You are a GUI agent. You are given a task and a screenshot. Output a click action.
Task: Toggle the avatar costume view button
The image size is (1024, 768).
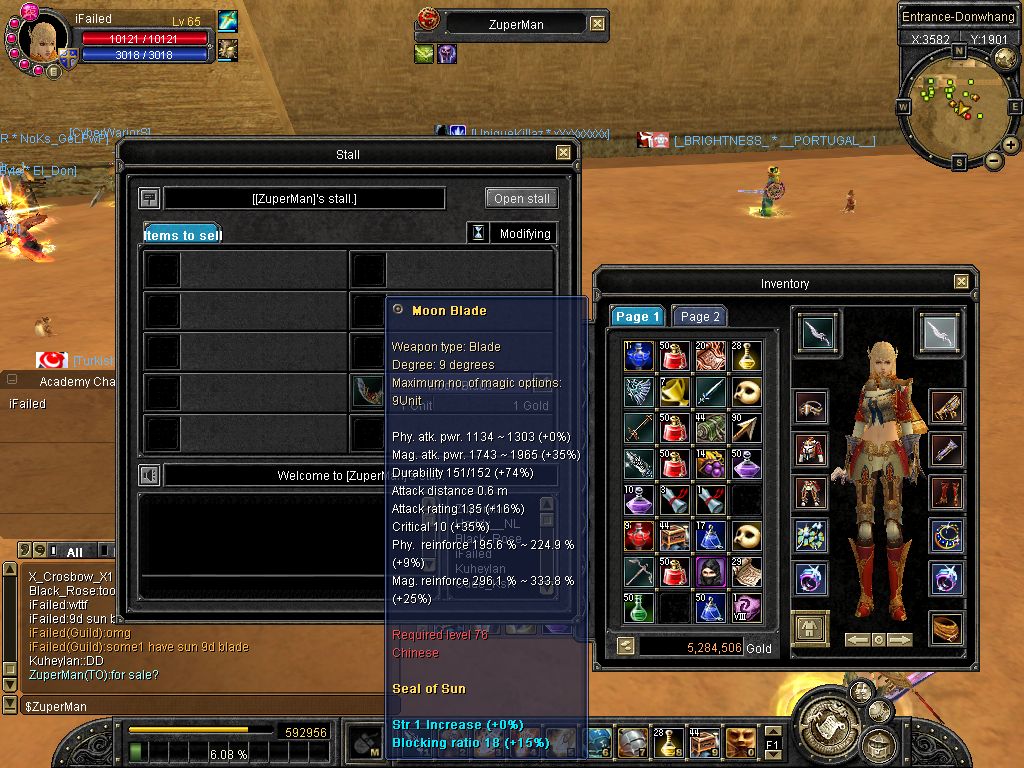(810, 628)
